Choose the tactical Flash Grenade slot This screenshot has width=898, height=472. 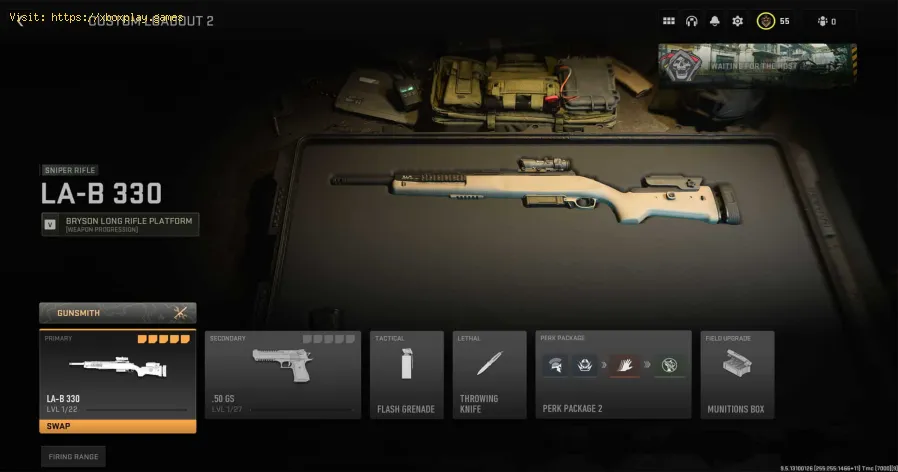click(x=406, y=375)
